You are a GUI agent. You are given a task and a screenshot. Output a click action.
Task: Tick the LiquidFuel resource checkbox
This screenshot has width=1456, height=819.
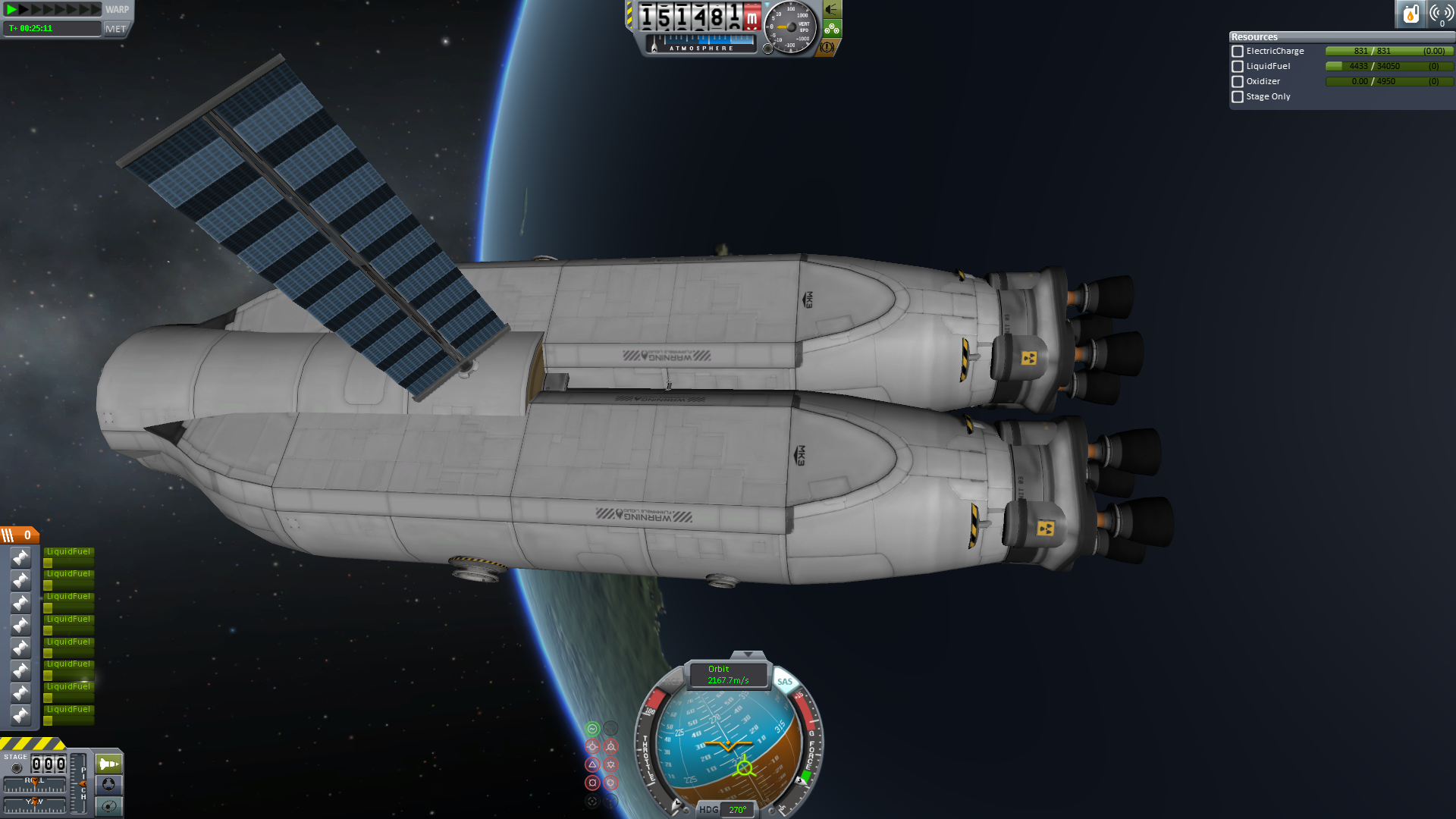tap(1238, 67)
